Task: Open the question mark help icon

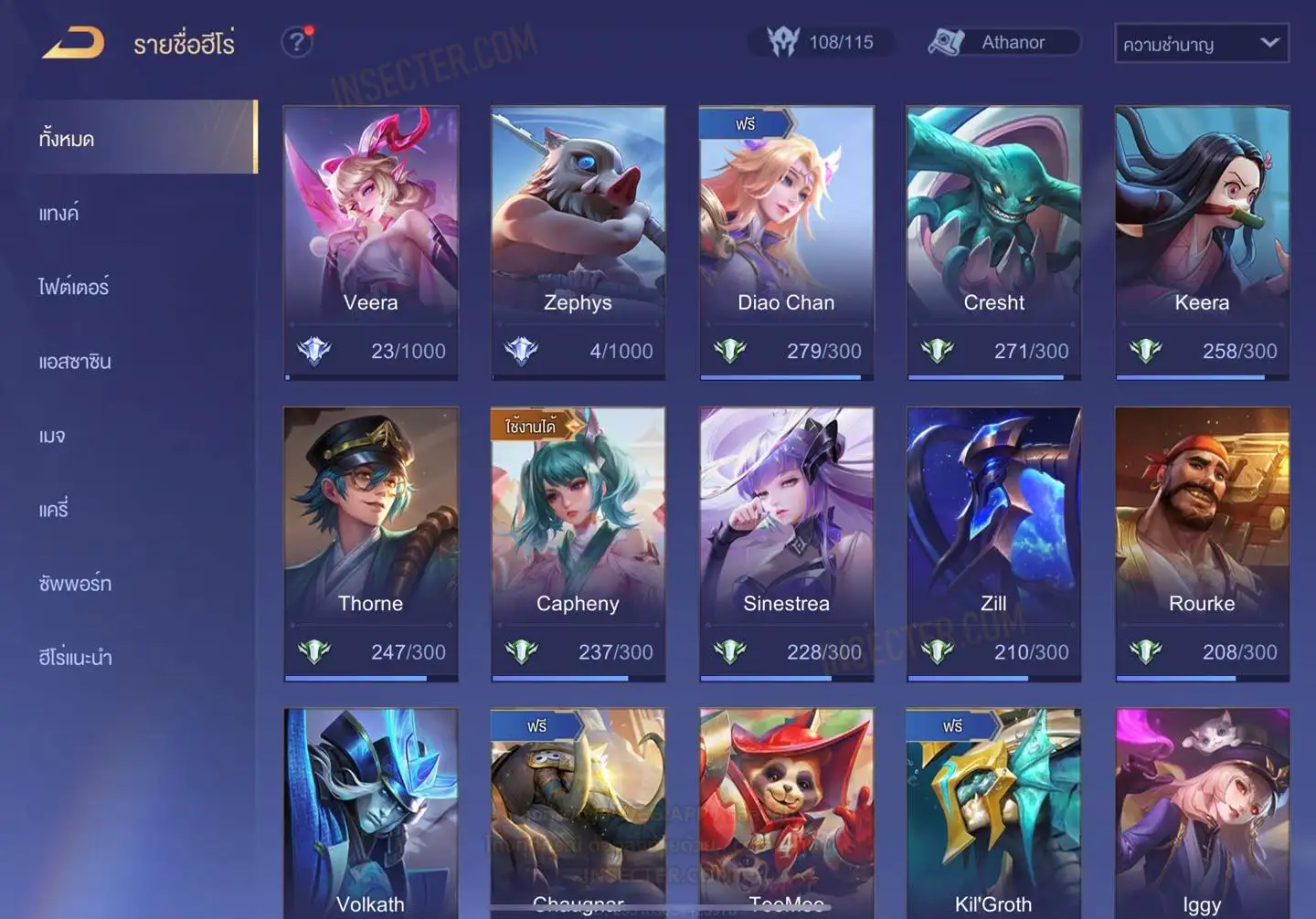Action: coord(296,42)
